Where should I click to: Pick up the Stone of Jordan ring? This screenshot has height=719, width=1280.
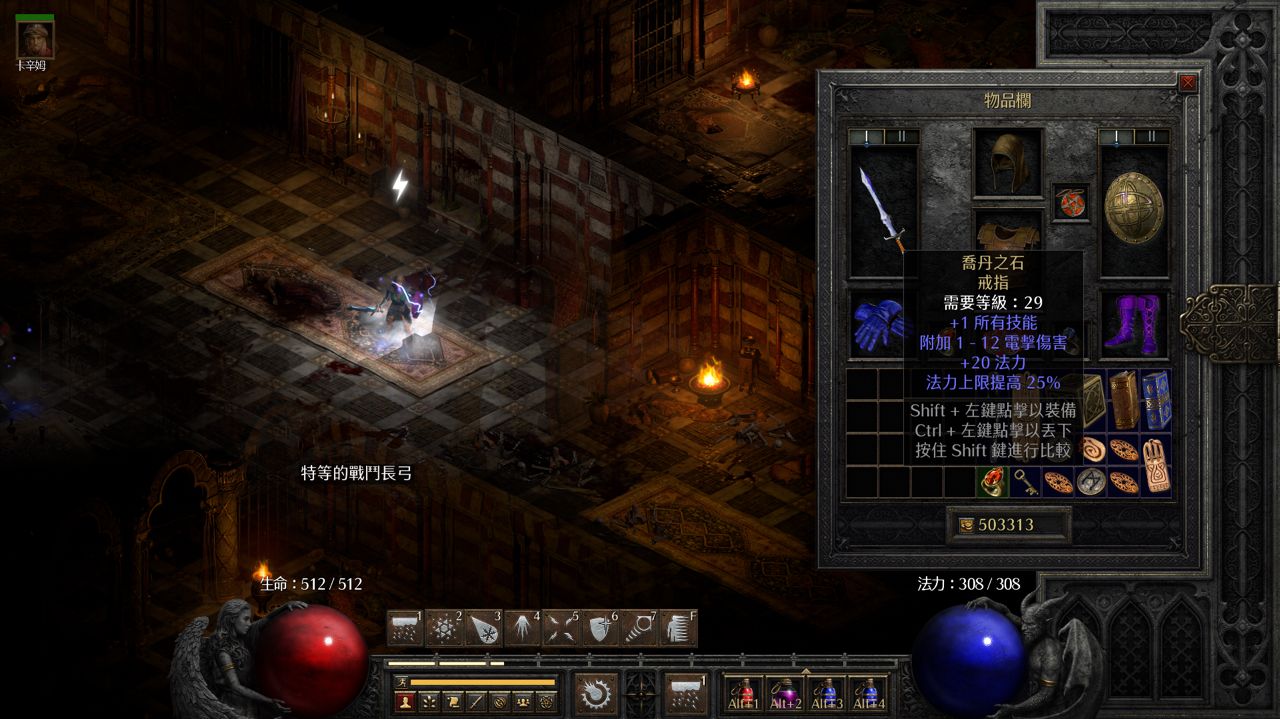992,482
